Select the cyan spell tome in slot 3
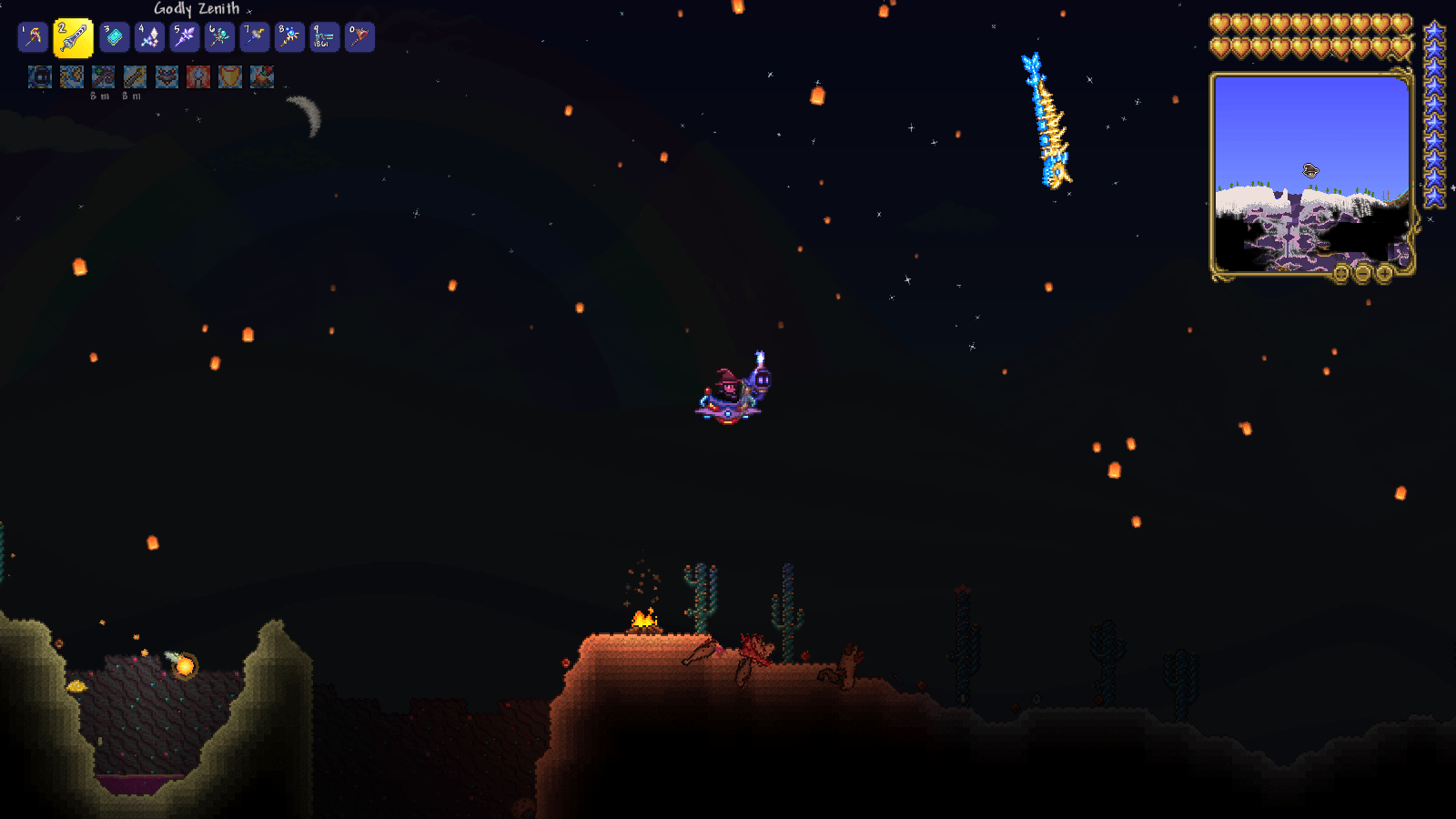The width and height of the screenshot is (1456, 819). click(x=113, y=36)
